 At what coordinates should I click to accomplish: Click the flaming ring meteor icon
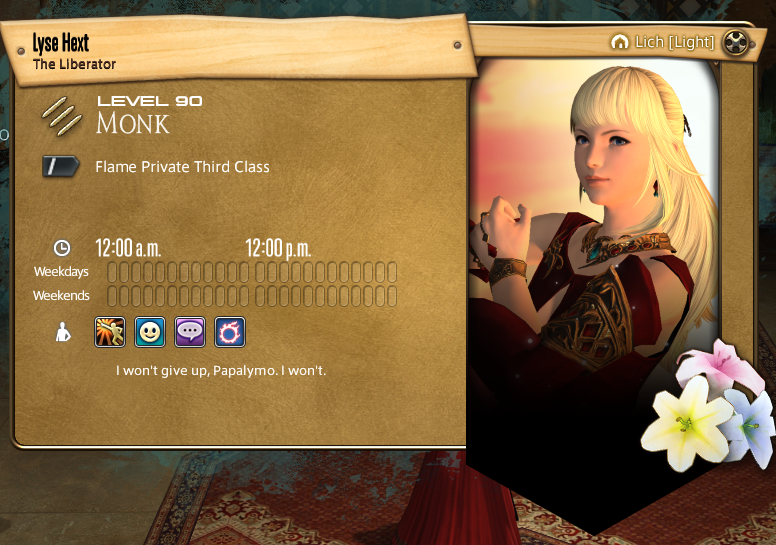[x=230, y=332]
